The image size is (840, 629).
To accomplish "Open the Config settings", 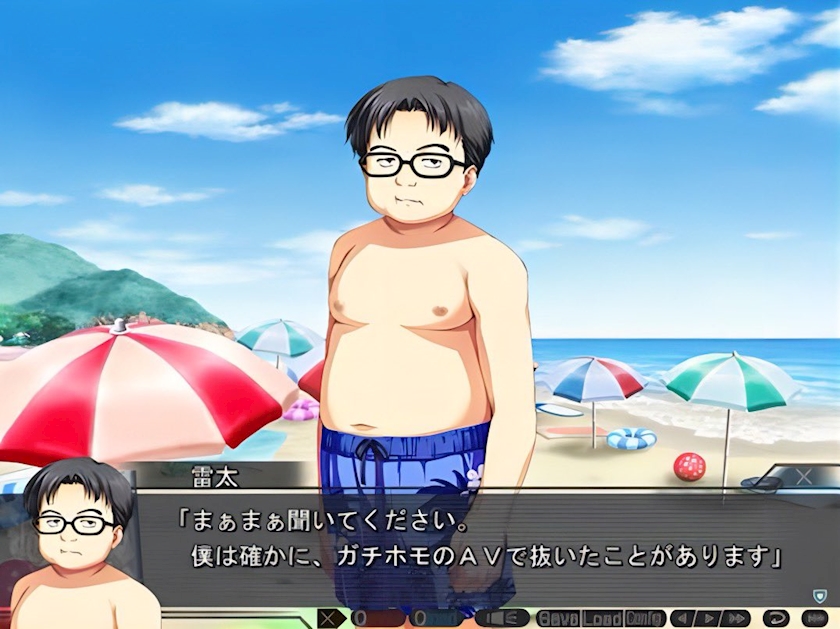I will coord(646,618).
